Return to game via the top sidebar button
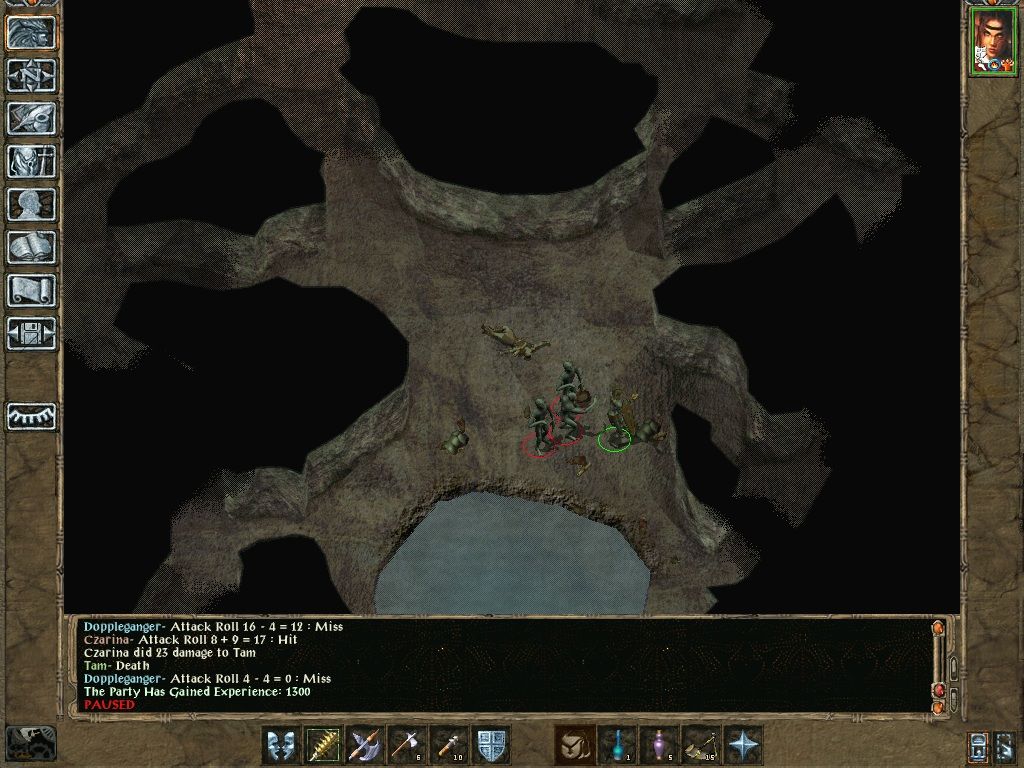The height and width of the screenshot is (768, 1024). click(x=31, y=33)
